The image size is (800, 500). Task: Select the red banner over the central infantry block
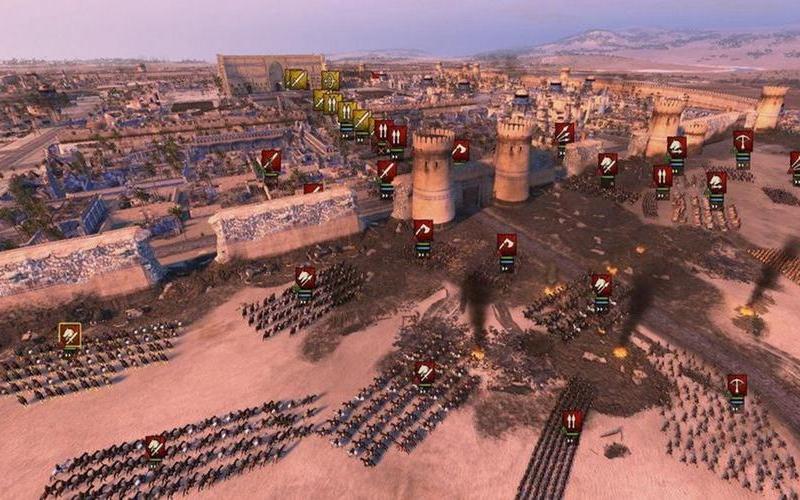tap(425, 373)
